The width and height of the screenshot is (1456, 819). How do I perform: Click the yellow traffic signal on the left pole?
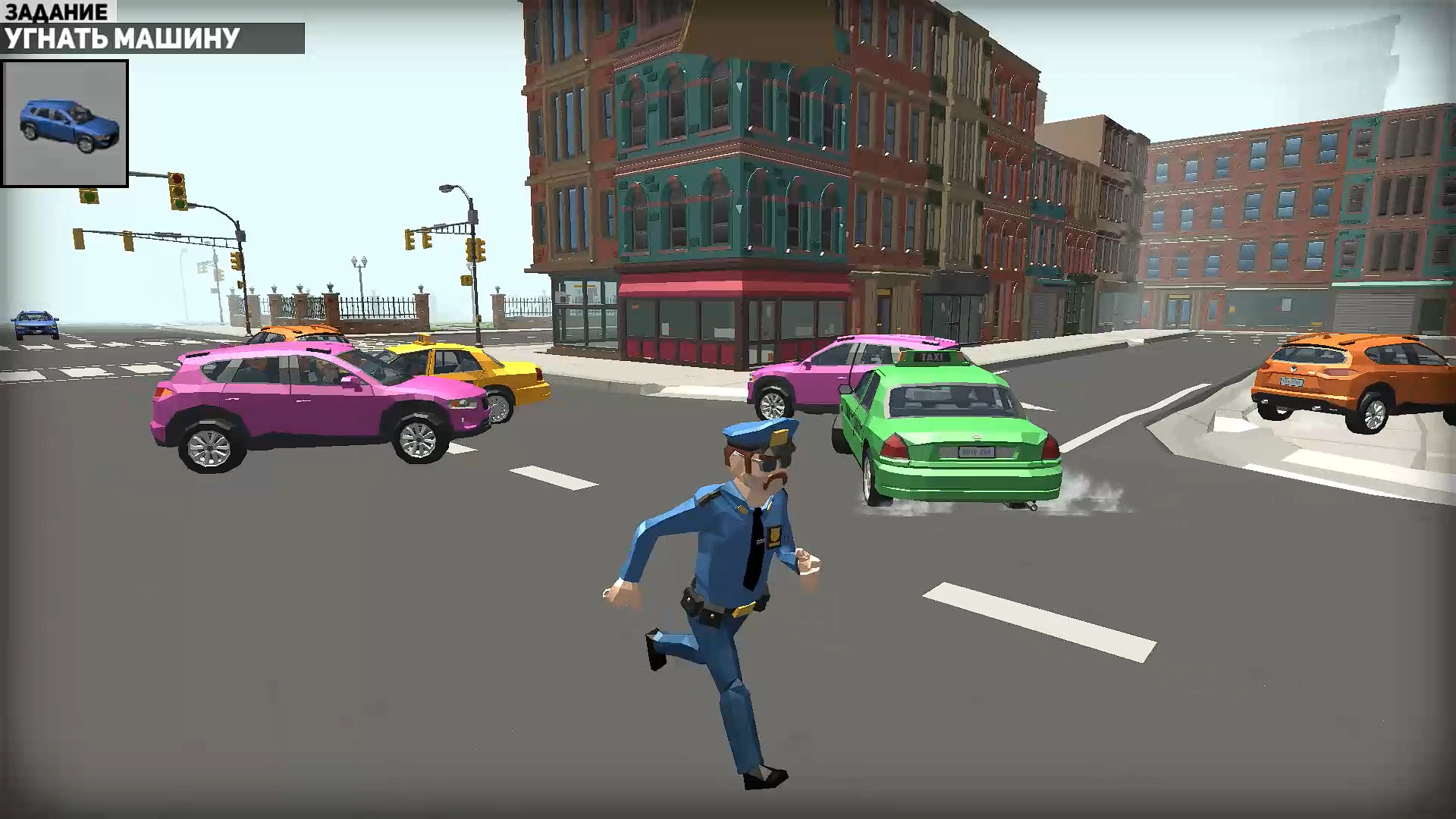[x=77, y=238]
